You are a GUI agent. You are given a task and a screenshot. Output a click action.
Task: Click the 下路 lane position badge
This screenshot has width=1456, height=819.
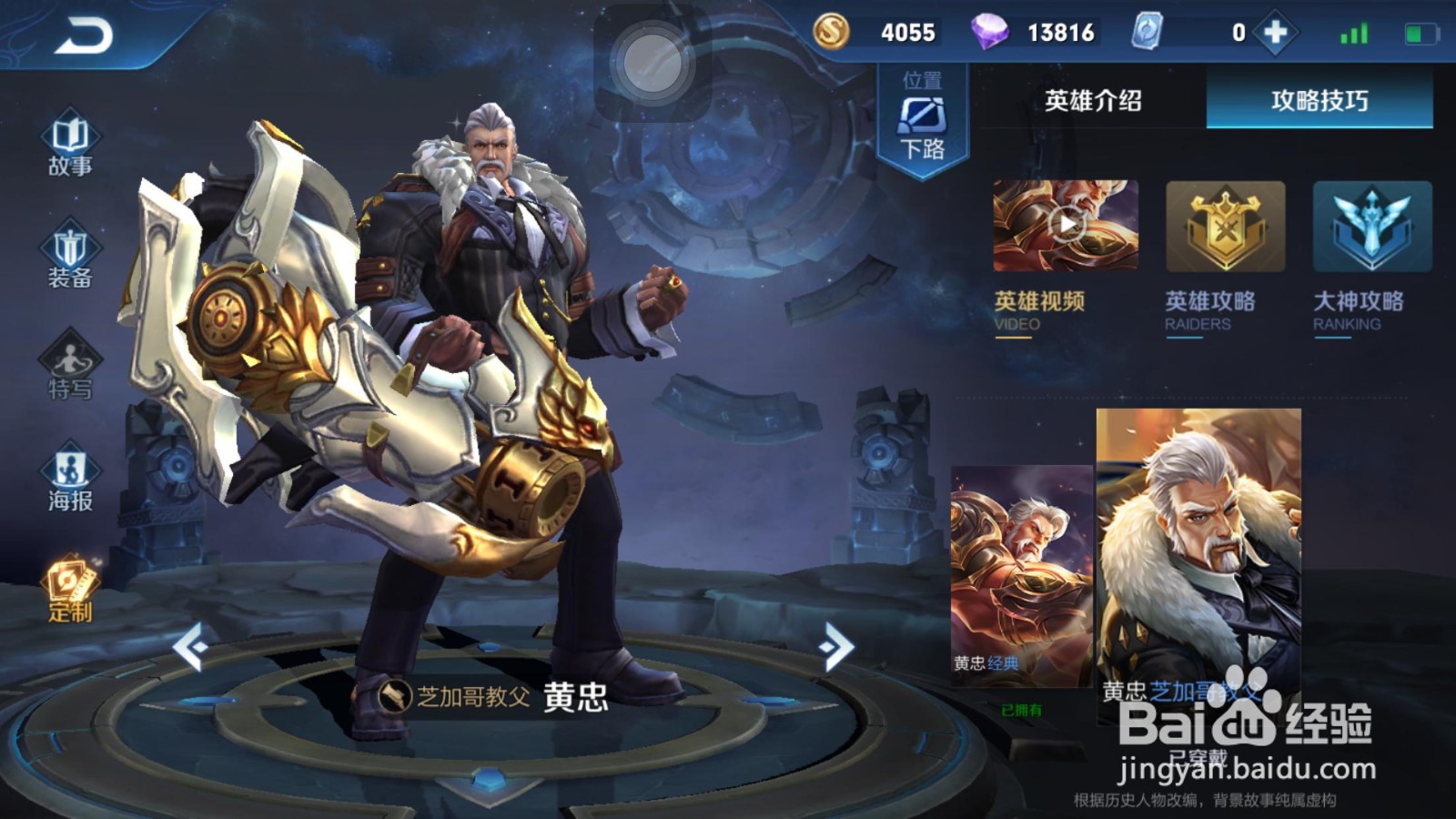(922, 118)
